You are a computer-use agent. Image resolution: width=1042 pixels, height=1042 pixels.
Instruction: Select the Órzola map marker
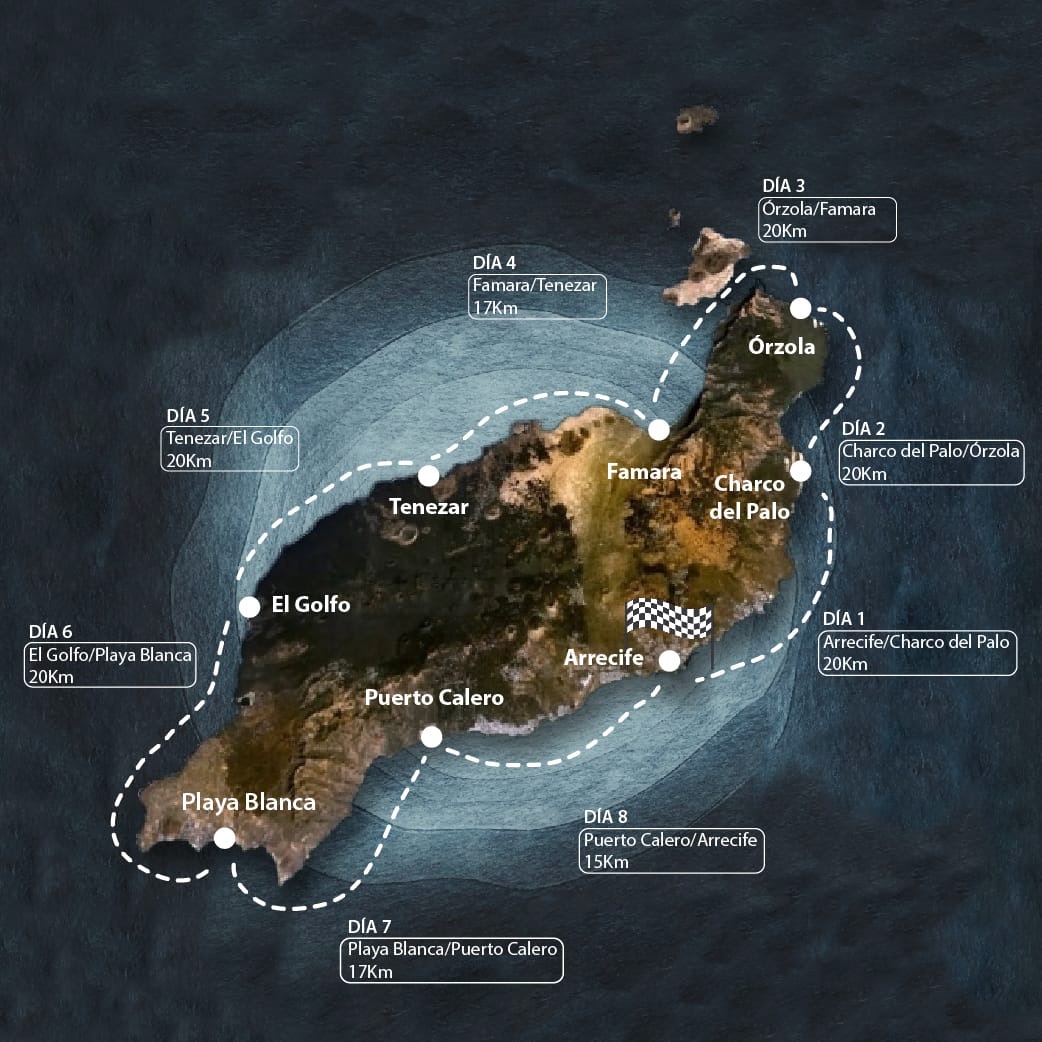point(800,308)
